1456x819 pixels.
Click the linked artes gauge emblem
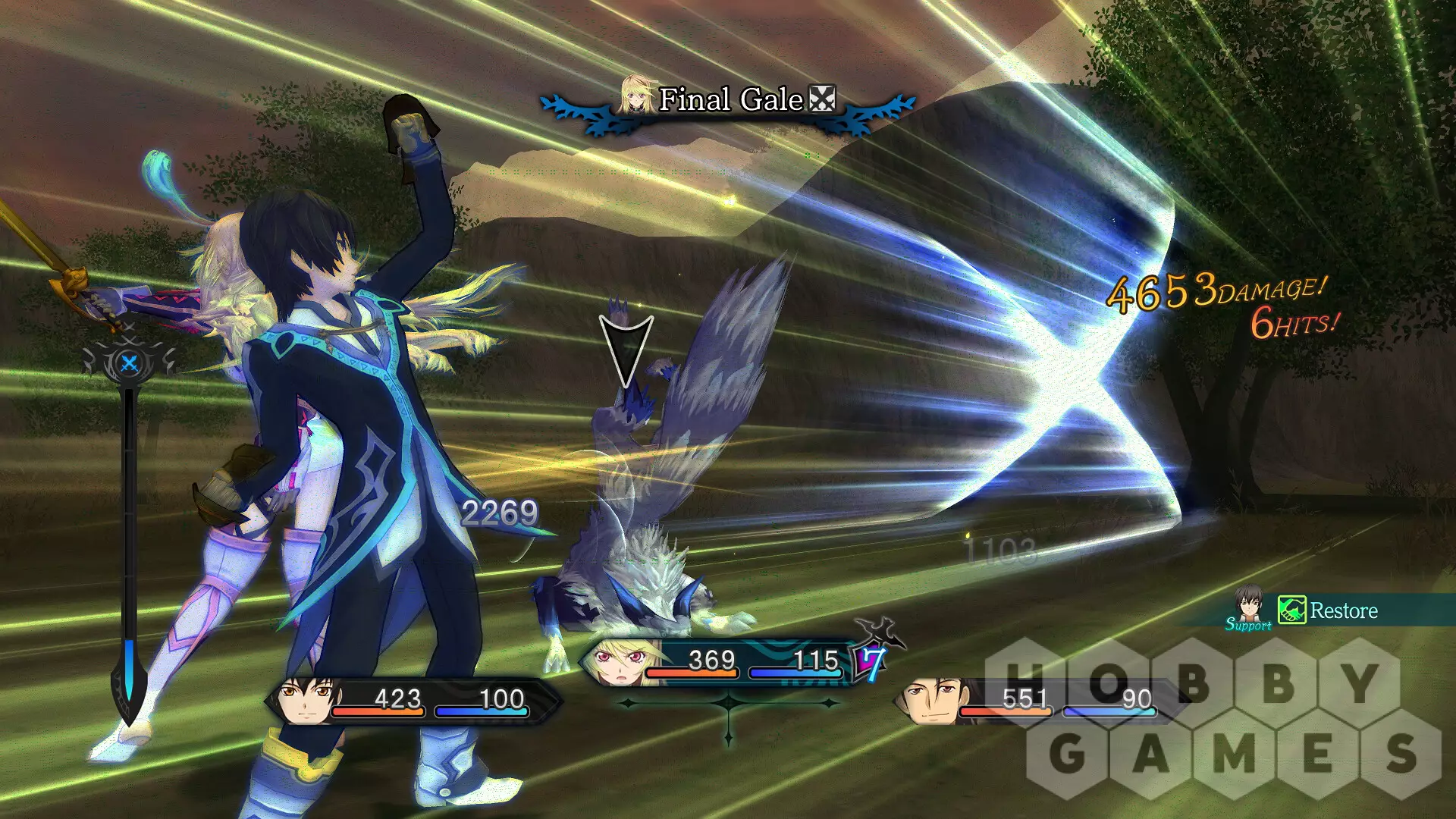[130, 362]
